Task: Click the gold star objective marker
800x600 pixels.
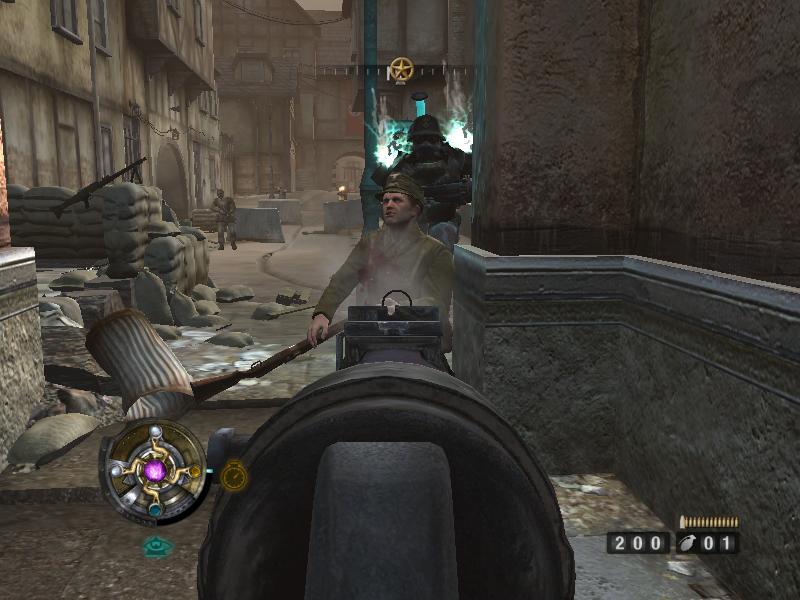Action: tap(401, 69)
